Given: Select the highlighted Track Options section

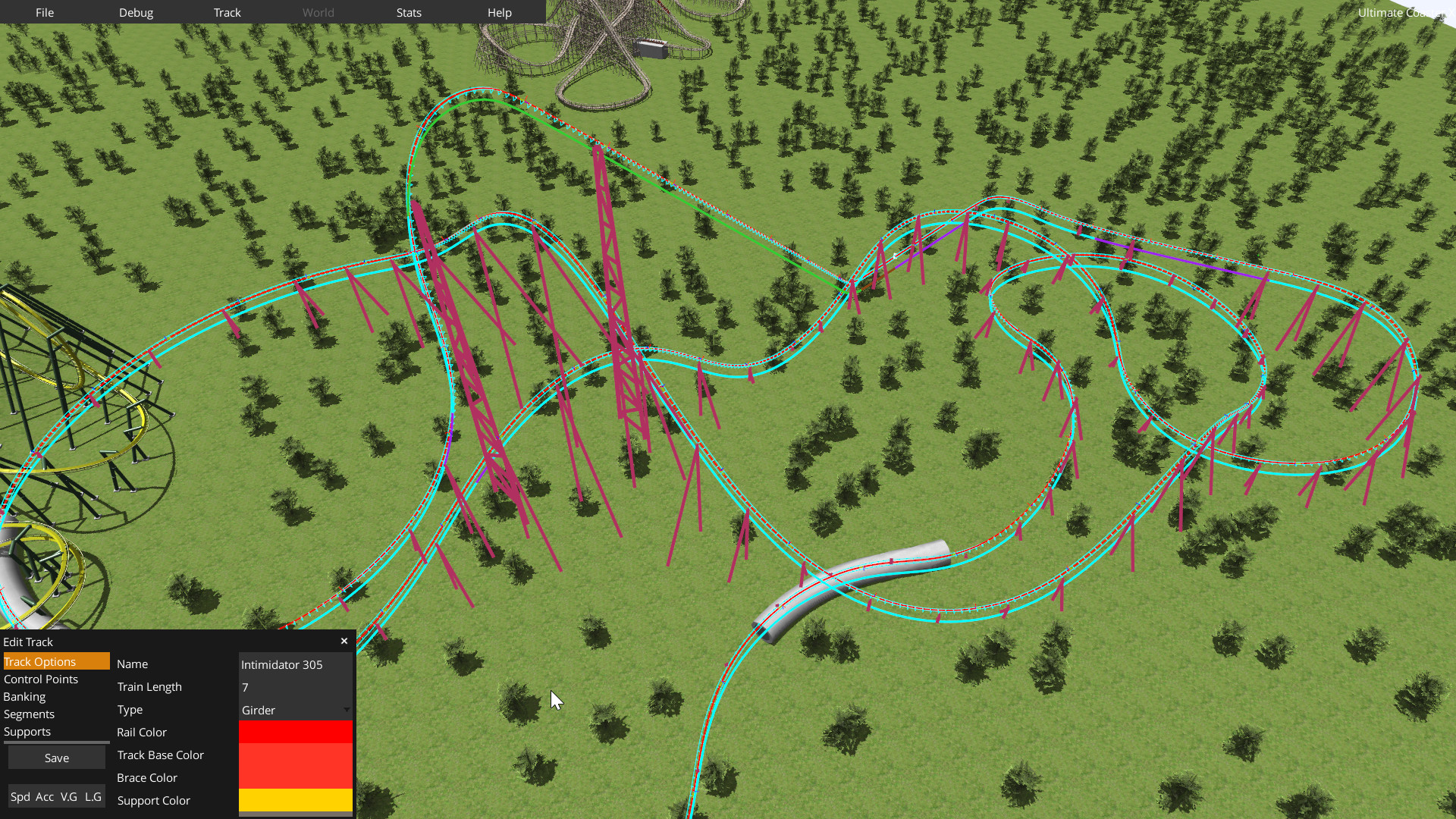Looking at the screenshot, I should [39, 661].
